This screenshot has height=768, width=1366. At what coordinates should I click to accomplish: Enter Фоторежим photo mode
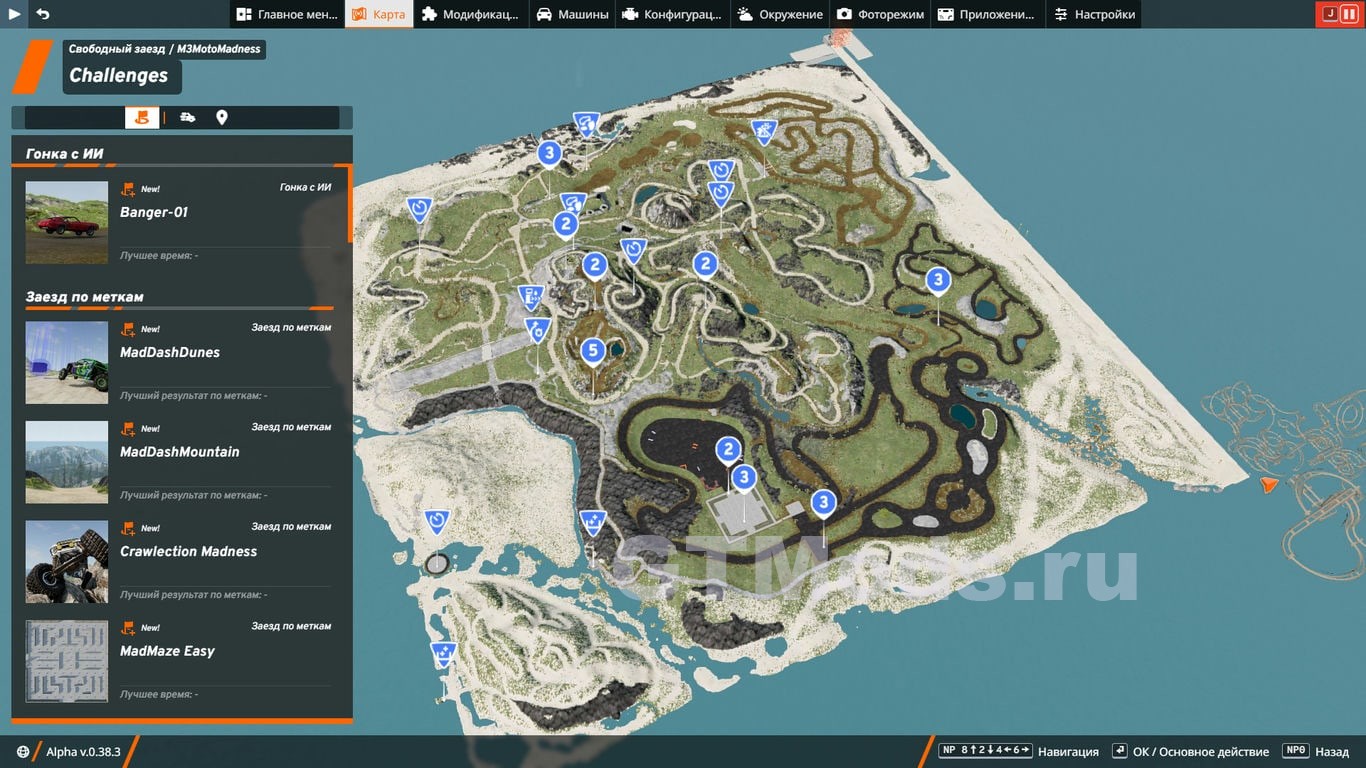point(881,14)
